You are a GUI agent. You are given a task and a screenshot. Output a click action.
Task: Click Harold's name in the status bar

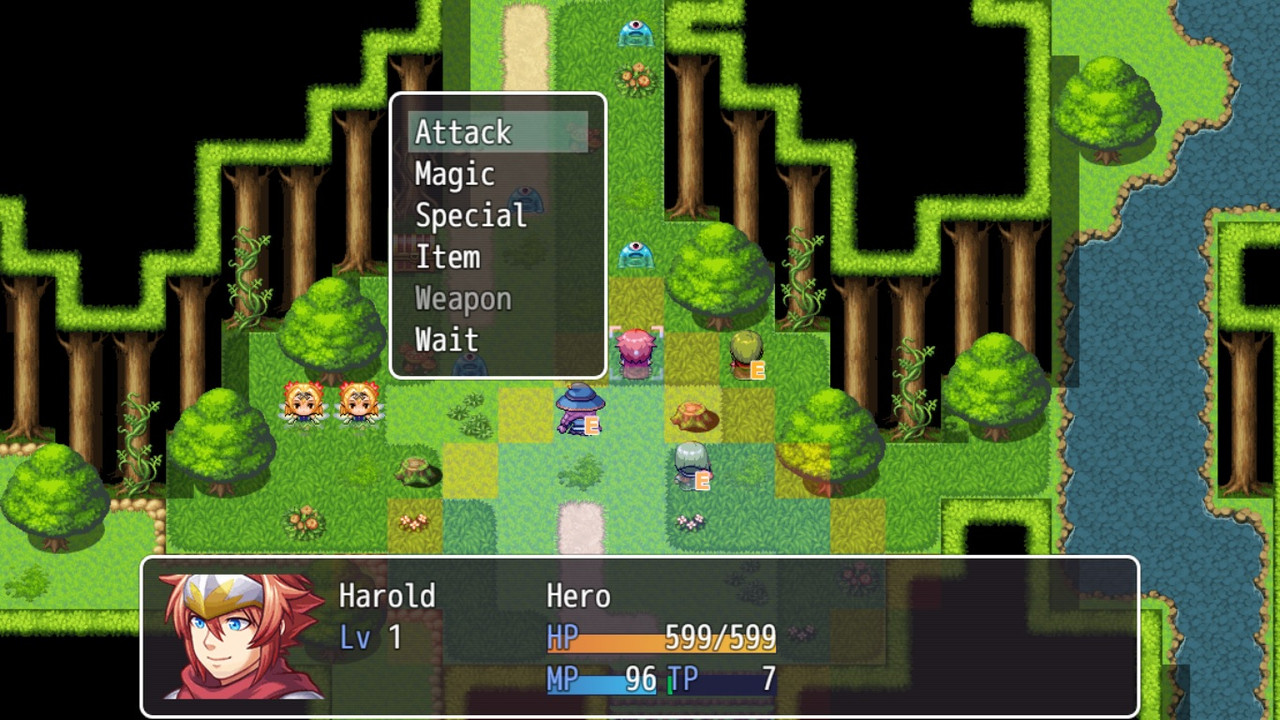point(387,595)
